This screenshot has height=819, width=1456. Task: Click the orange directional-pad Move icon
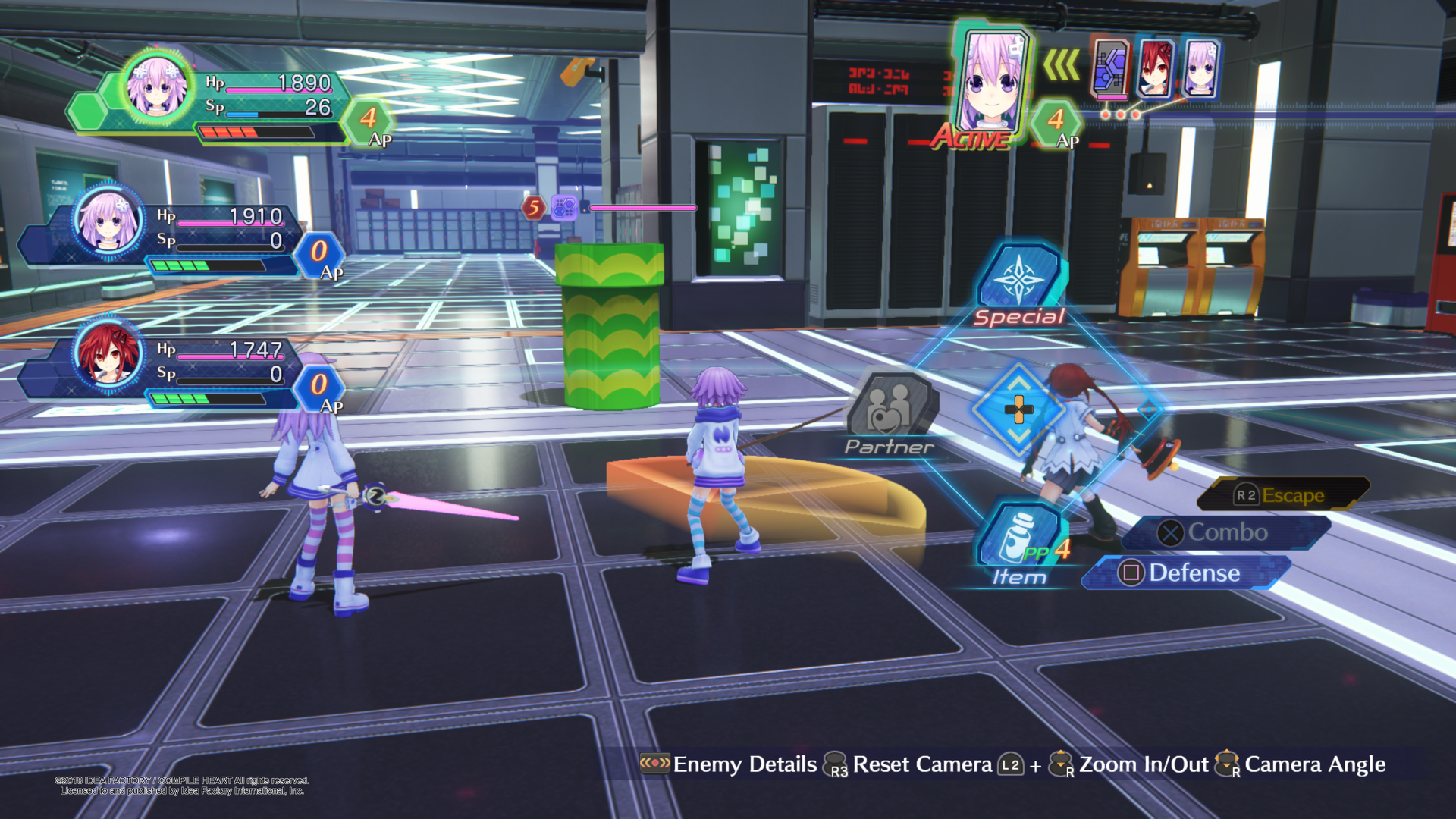pos(1019,410)
